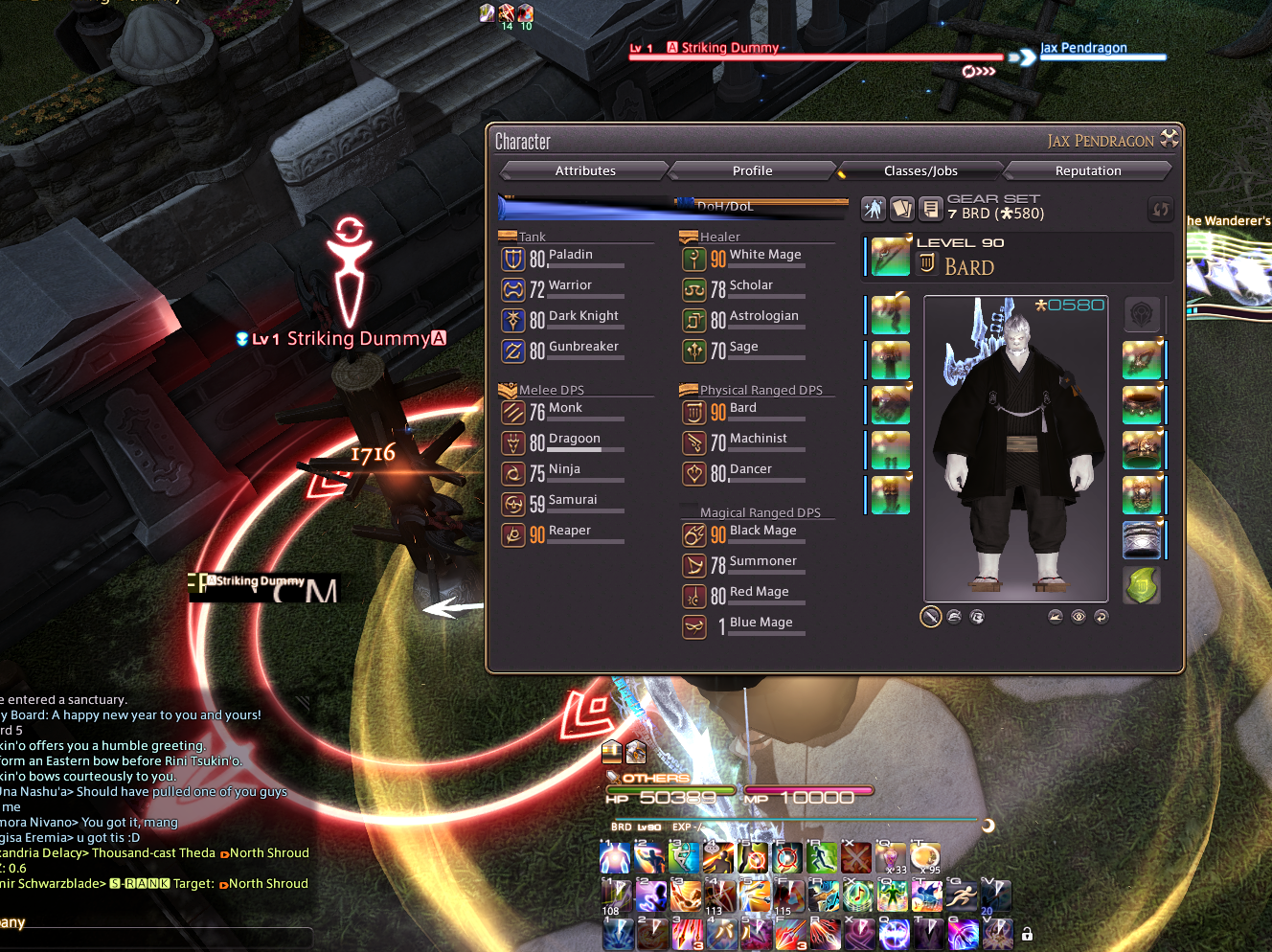
Task: Click the DoH/DoL experience progress bar
Action: click(x=670, y=206)
